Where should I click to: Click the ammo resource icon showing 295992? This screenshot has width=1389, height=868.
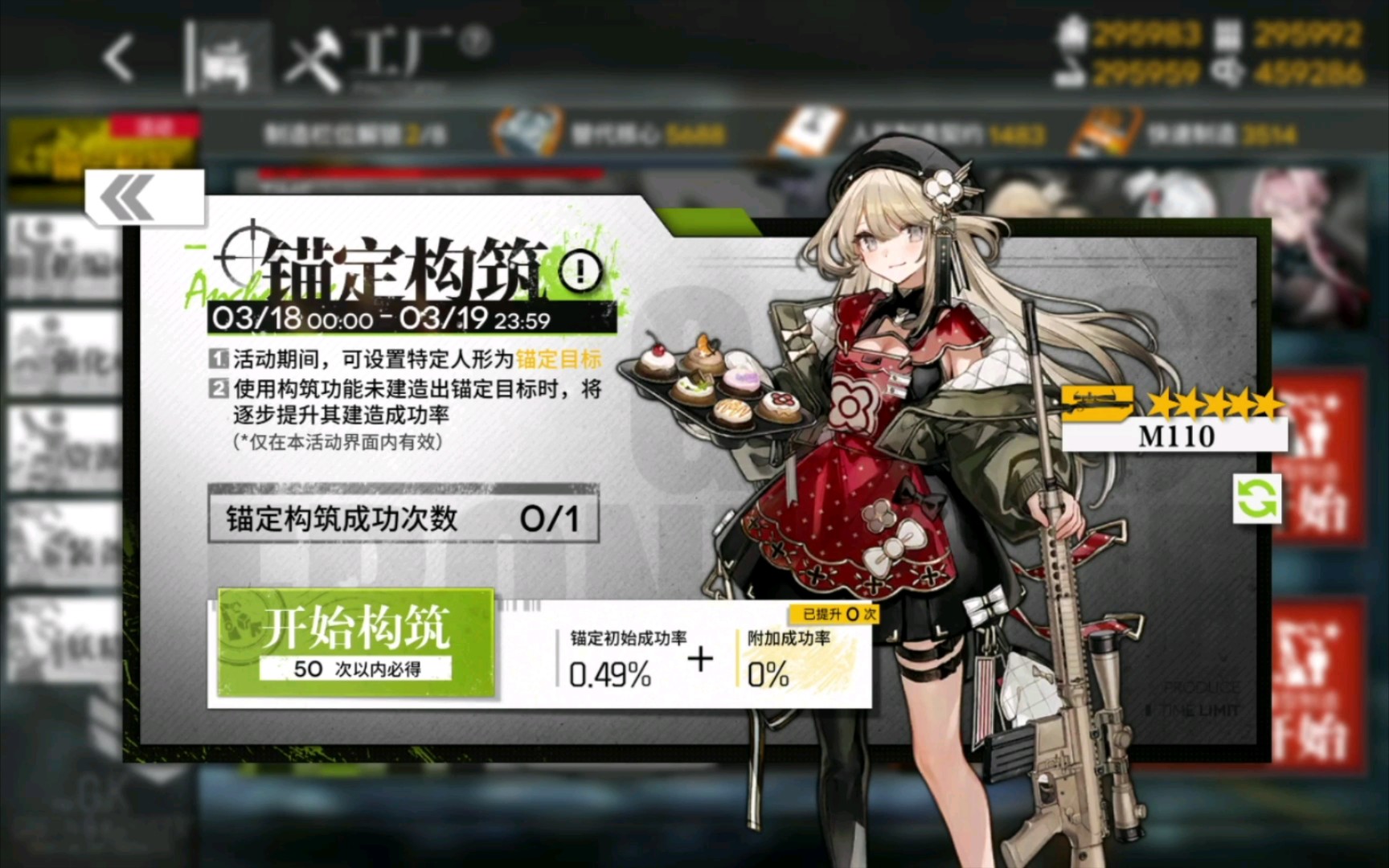click(1227, 34)
